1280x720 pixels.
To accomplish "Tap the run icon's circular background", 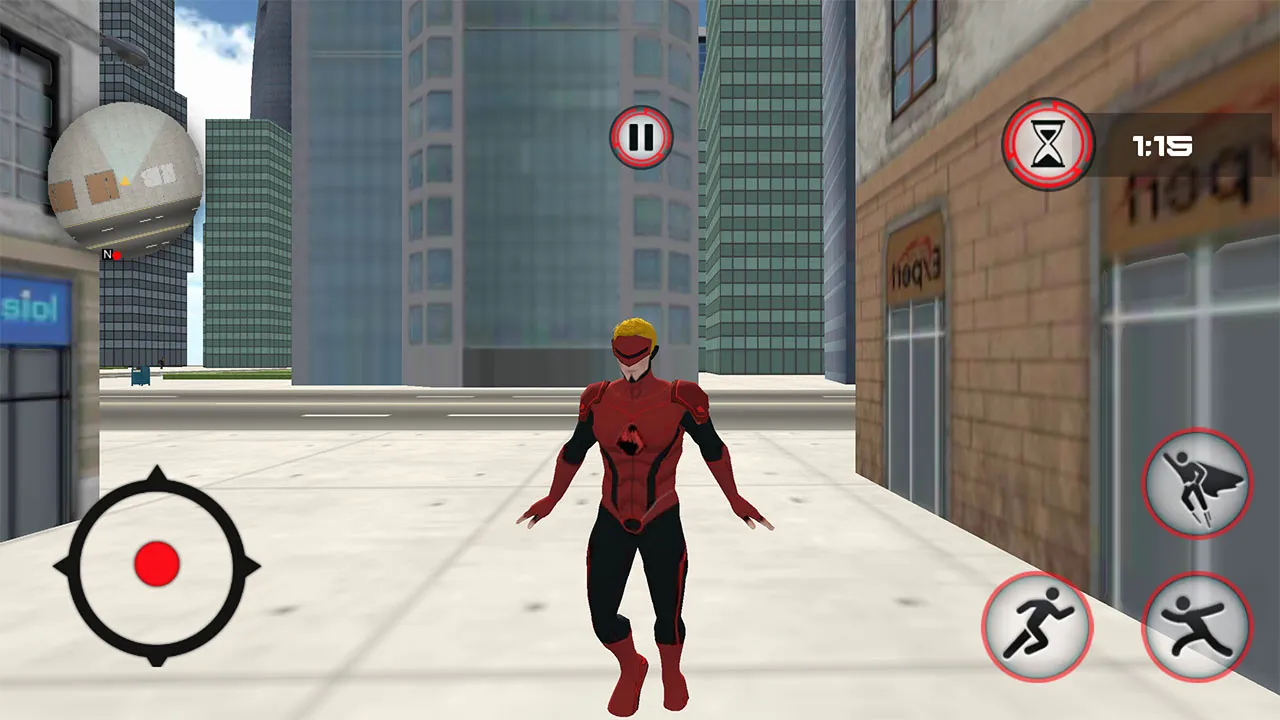I will [x=1038, y=625].
